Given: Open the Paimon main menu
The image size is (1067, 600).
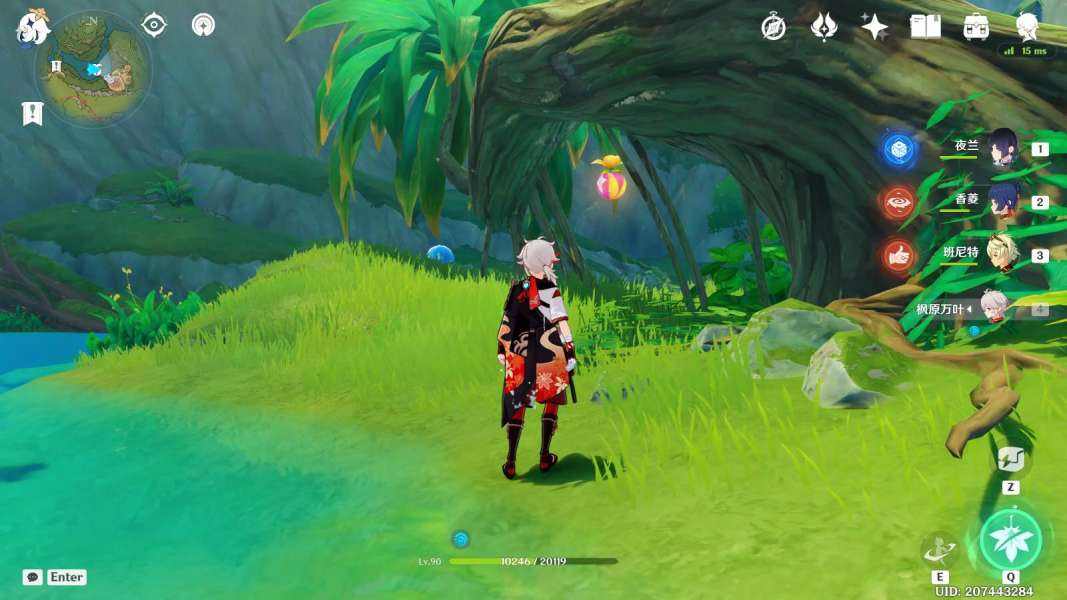Looking at the screenshot, I should tap(30, 28).
